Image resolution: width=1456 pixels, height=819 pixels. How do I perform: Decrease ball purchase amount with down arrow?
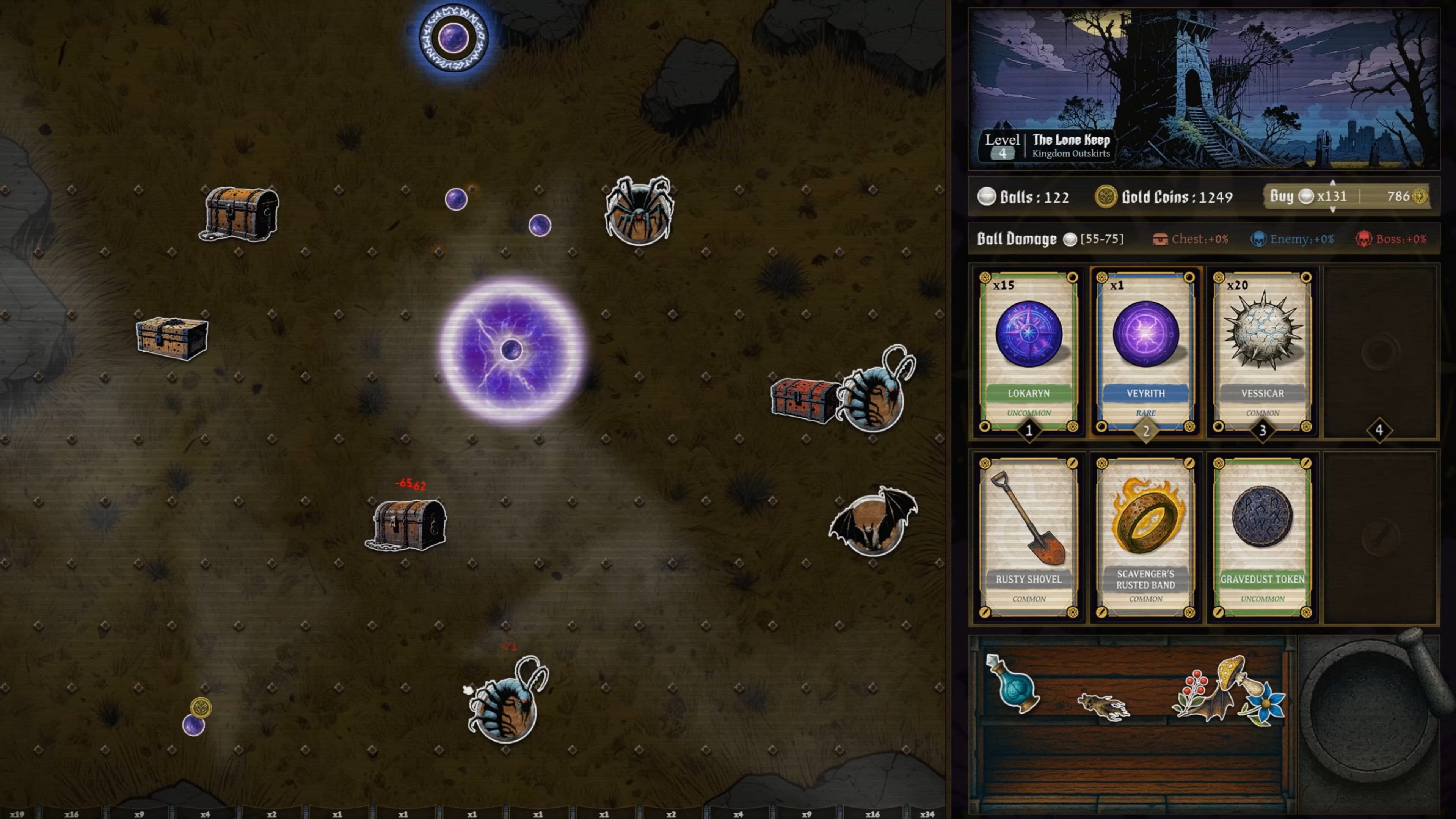coord(1332,210)
